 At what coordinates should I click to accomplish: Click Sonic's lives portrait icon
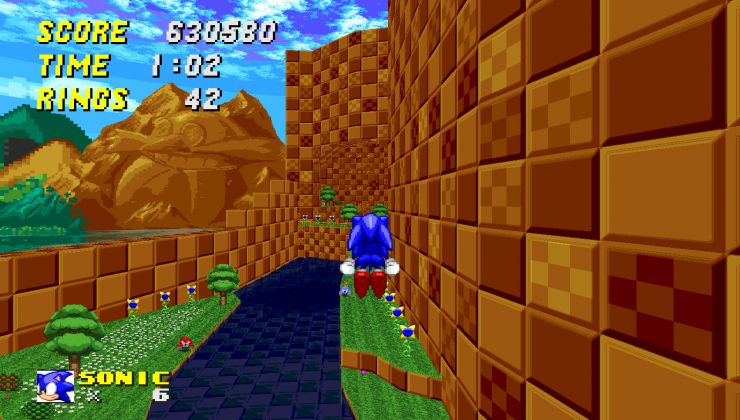pos(54,385)
